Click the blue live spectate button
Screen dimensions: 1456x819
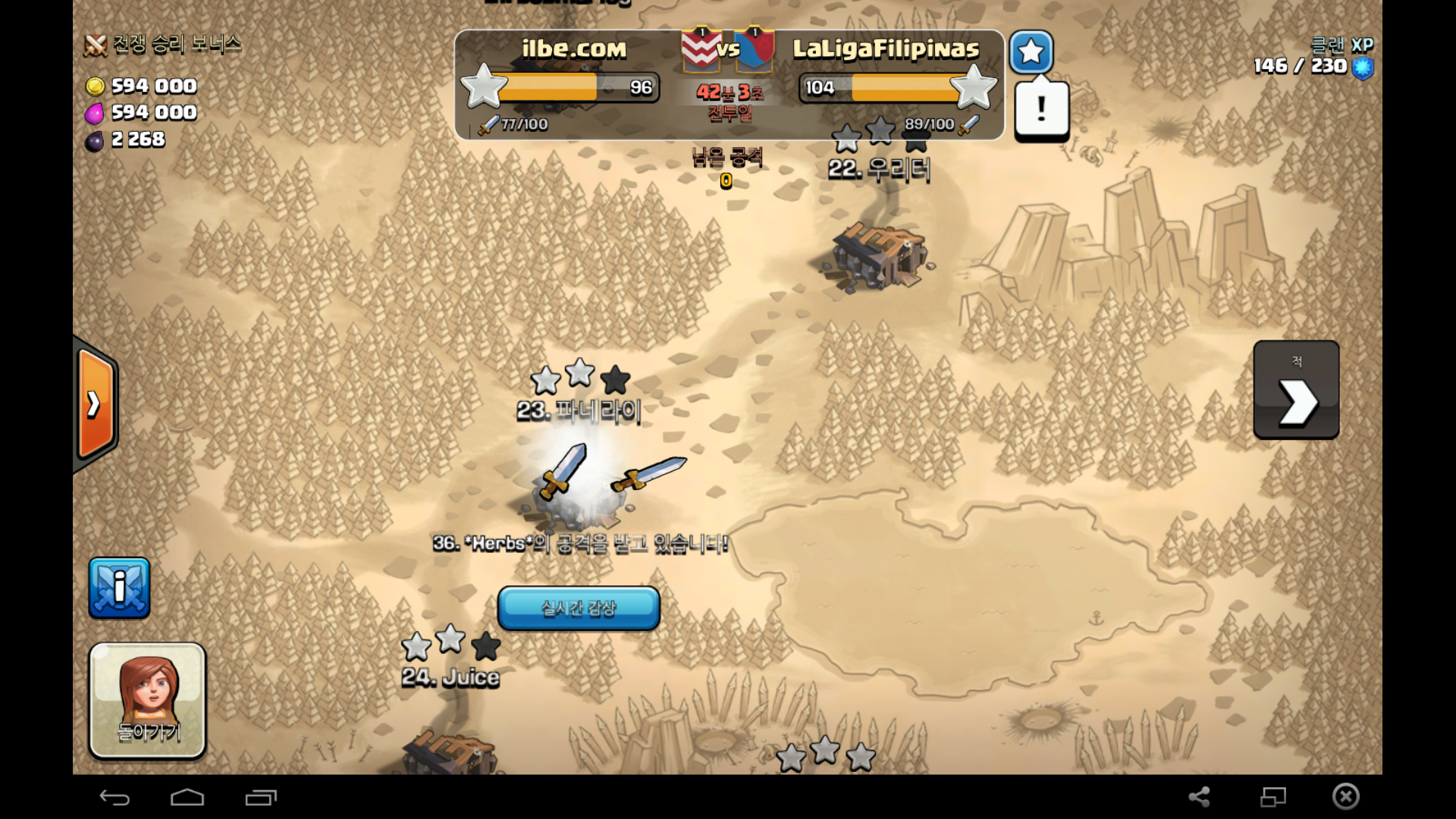578,607
